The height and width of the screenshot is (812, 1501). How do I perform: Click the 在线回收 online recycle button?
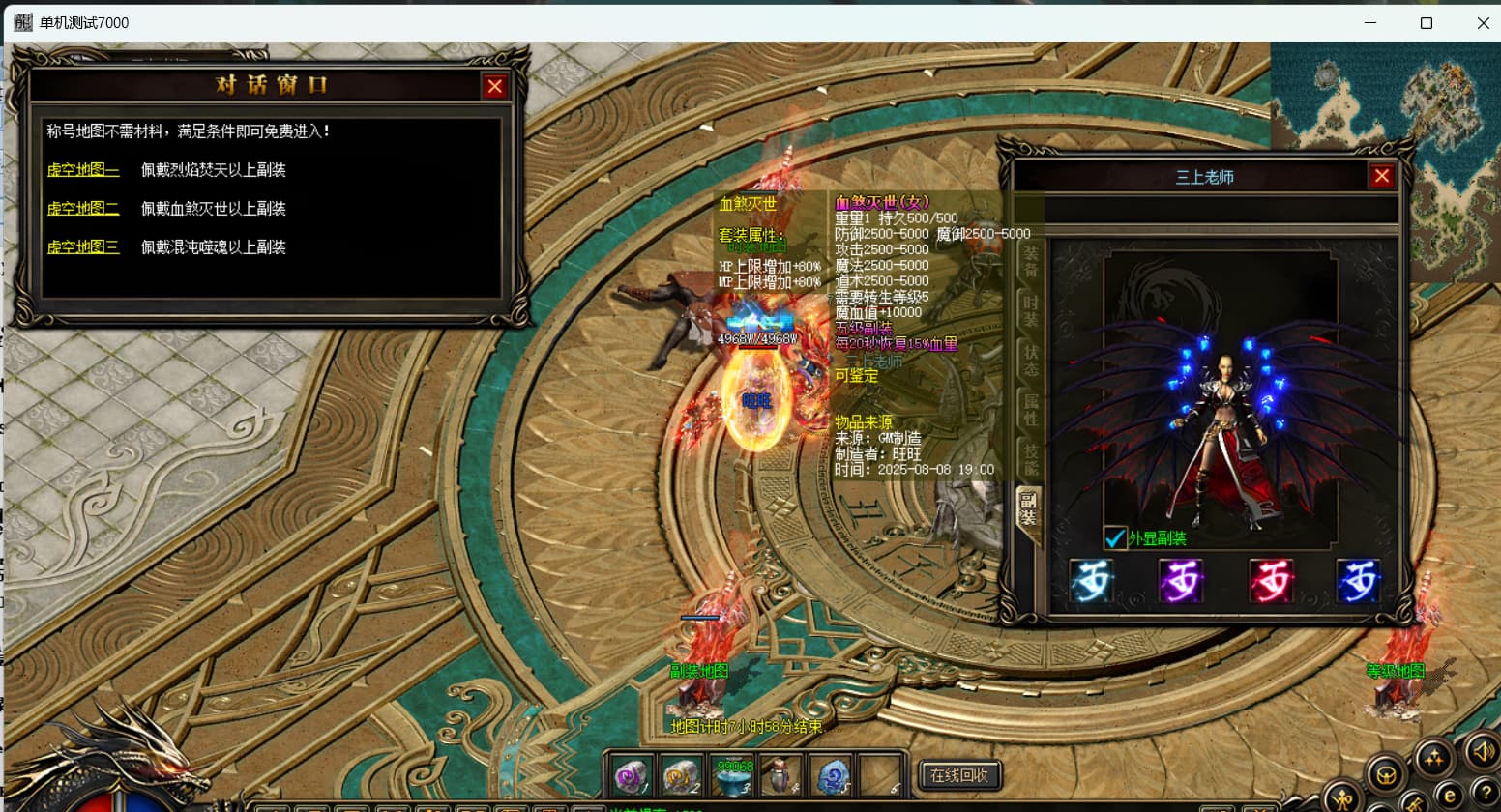[x=958, y=775]
